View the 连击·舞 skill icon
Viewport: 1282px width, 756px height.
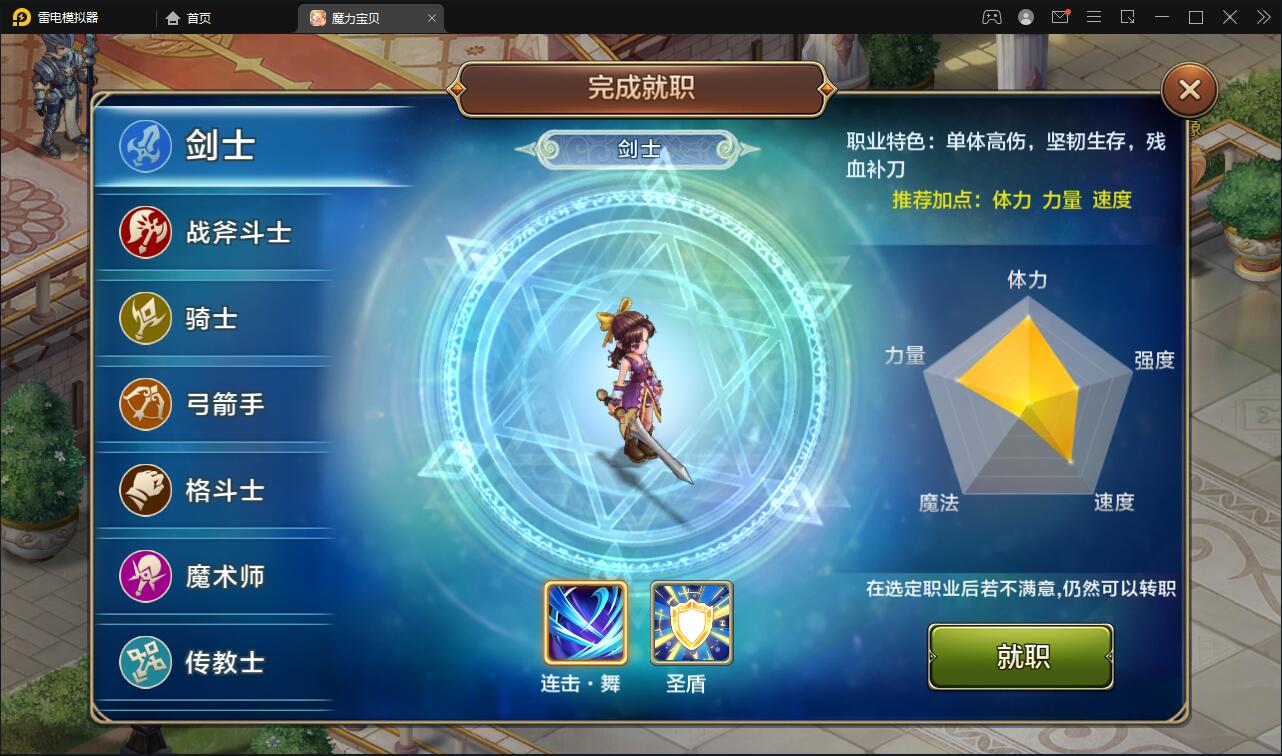[x=584, y=622]
